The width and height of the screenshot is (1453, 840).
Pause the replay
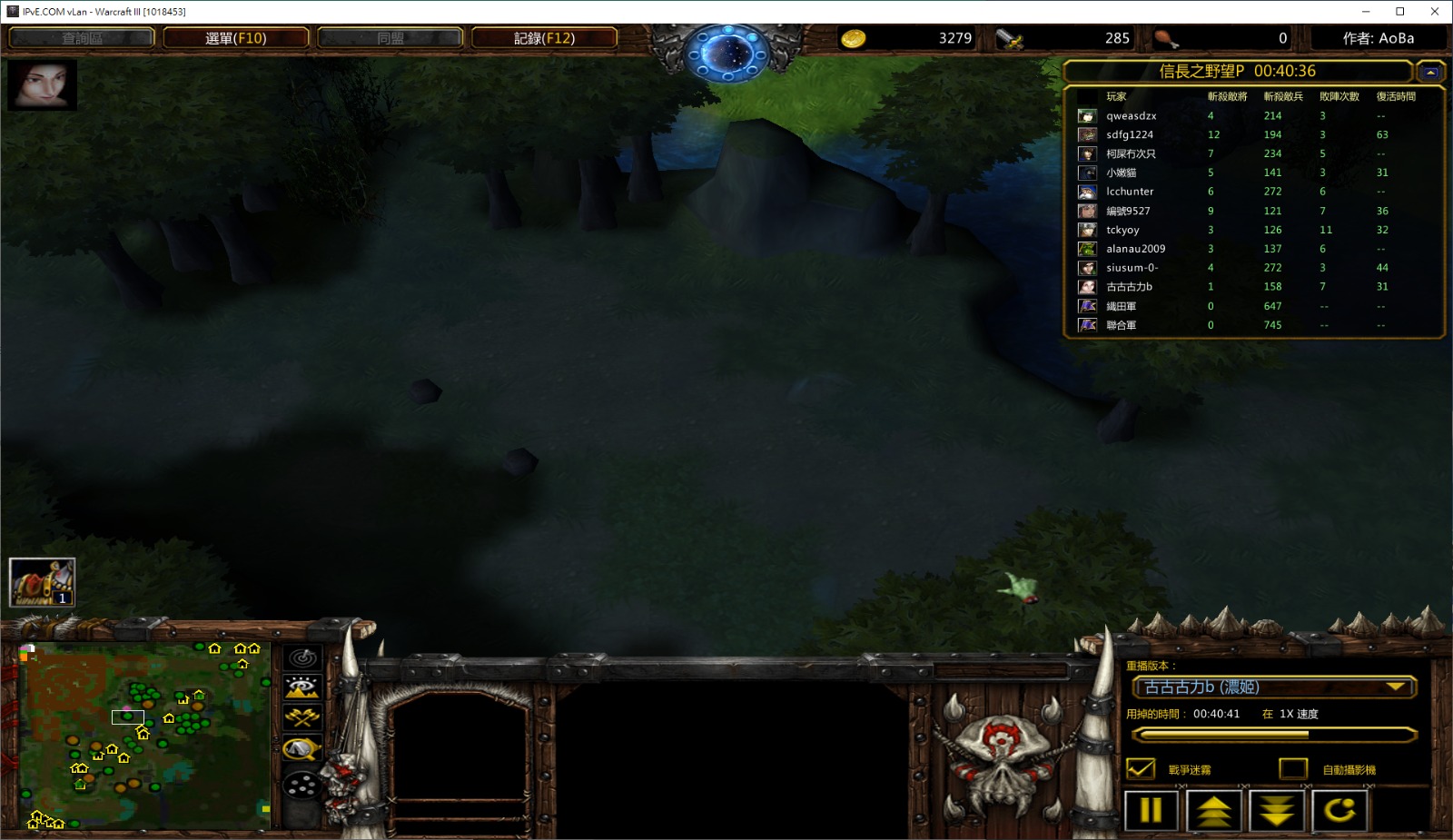(x=1151, y=810)
